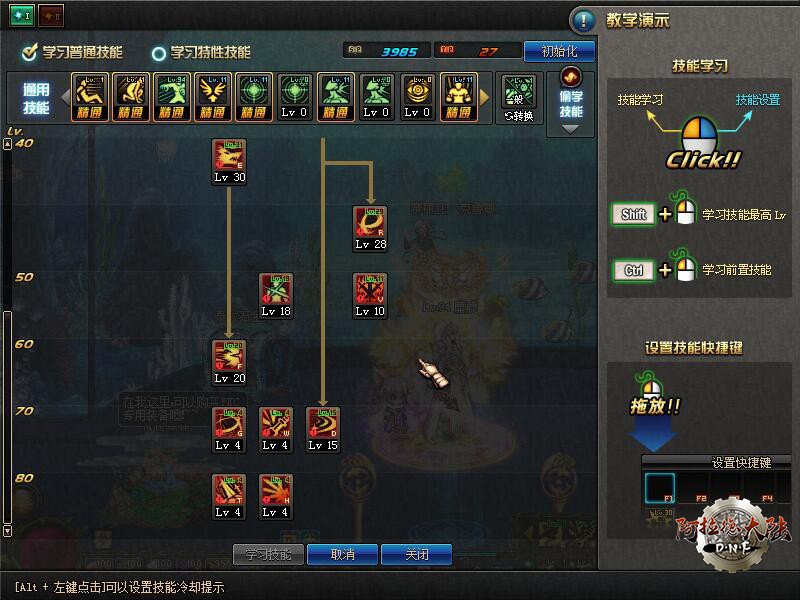The height and width of the screenshot is (600, 800).
Task: Close the skill window via 关闭
Action: (417, 554)
